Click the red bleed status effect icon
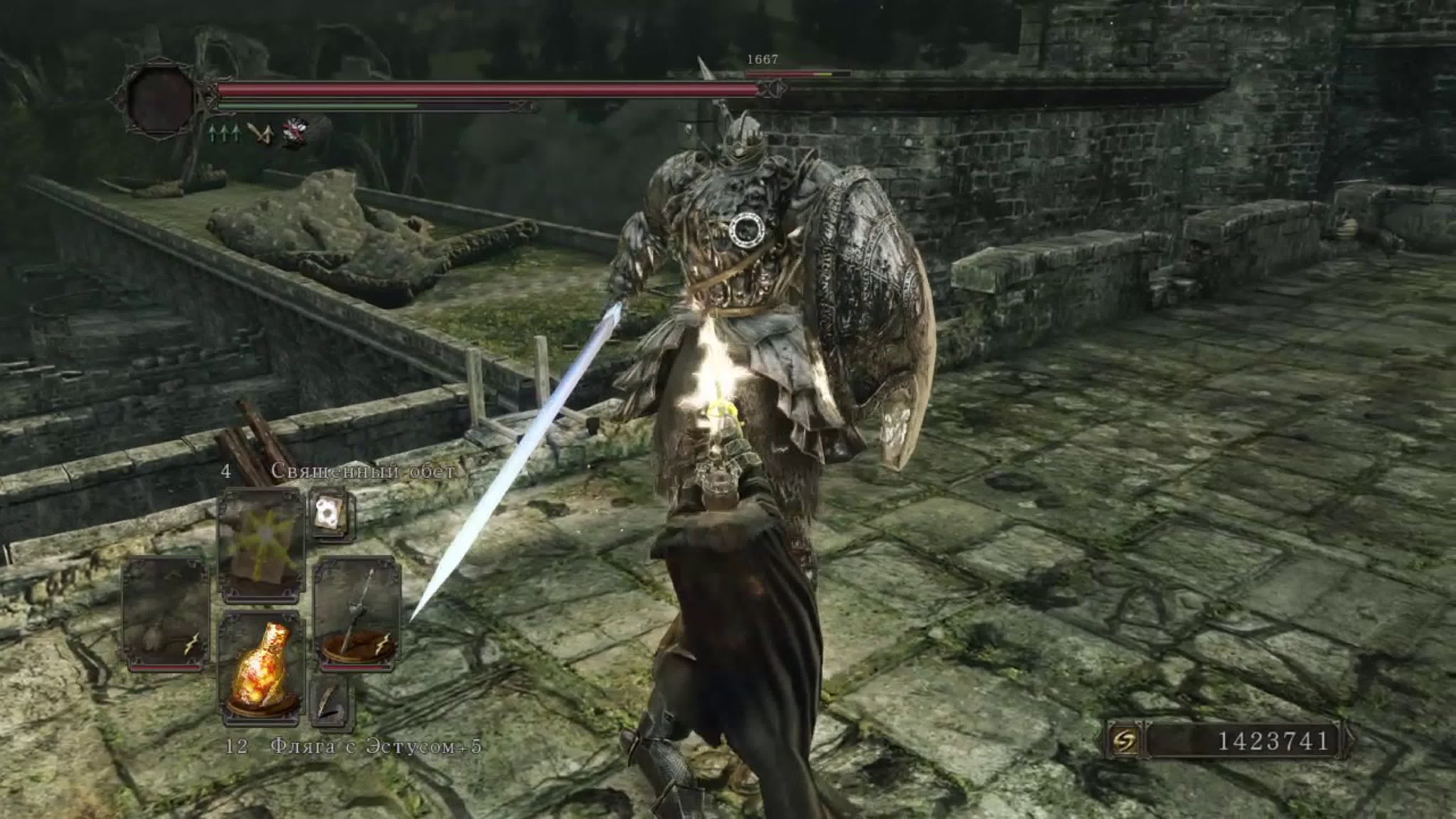 click(297, 133)
